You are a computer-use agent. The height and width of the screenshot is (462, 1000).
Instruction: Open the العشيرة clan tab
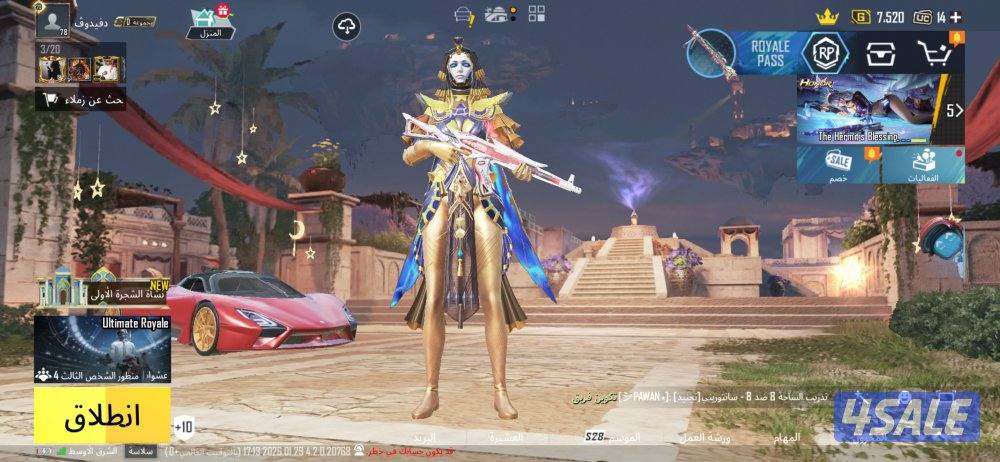507,438
